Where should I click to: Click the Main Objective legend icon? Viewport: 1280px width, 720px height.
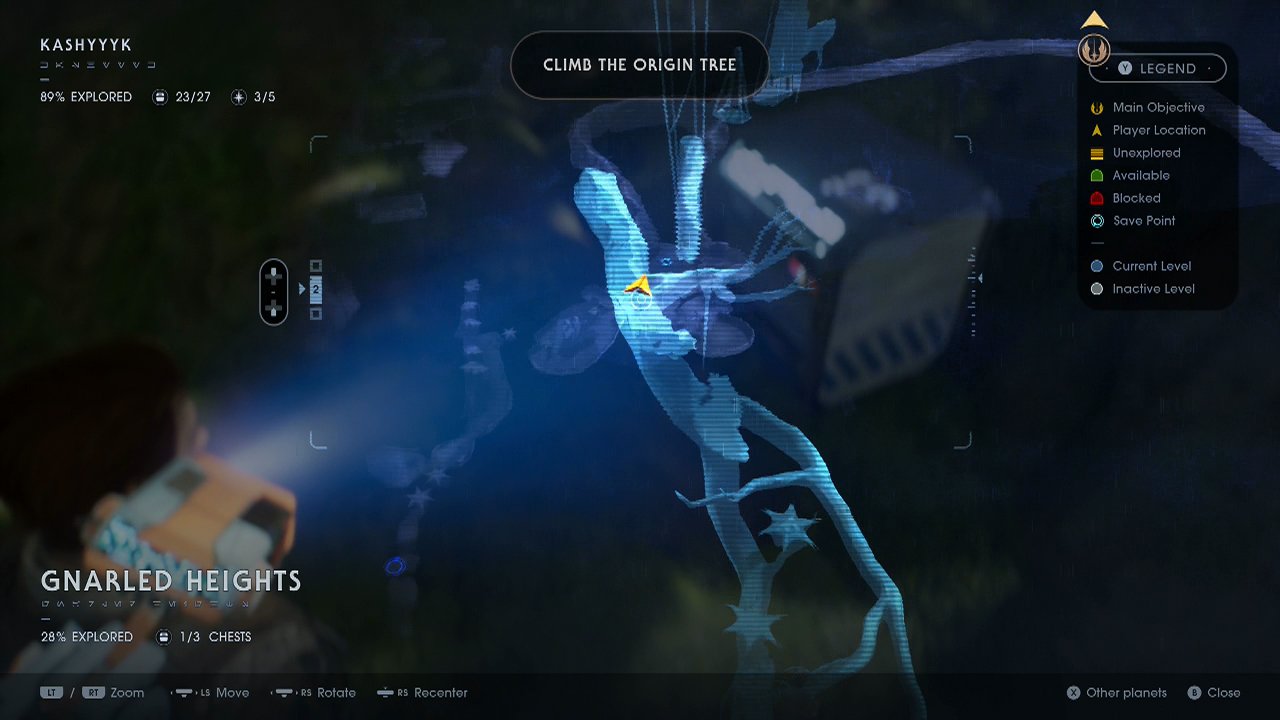[x=1097, y=107]
